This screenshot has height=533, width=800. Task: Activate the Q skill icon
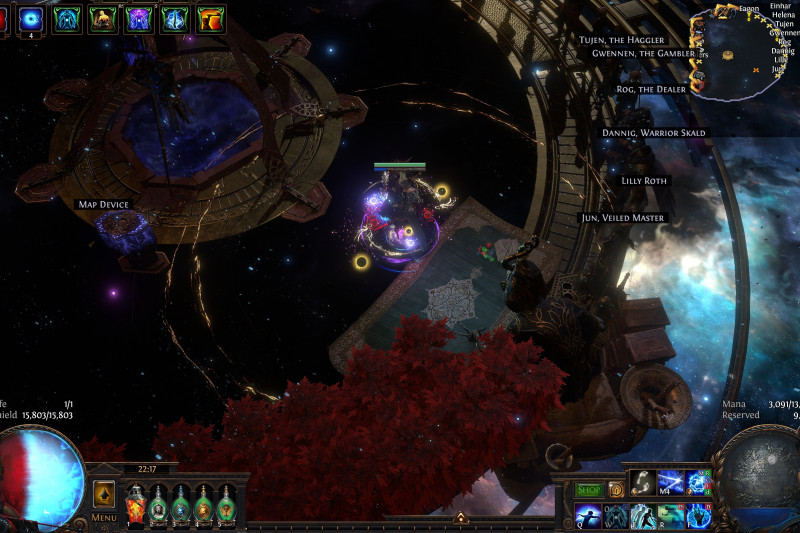[587, 515]
